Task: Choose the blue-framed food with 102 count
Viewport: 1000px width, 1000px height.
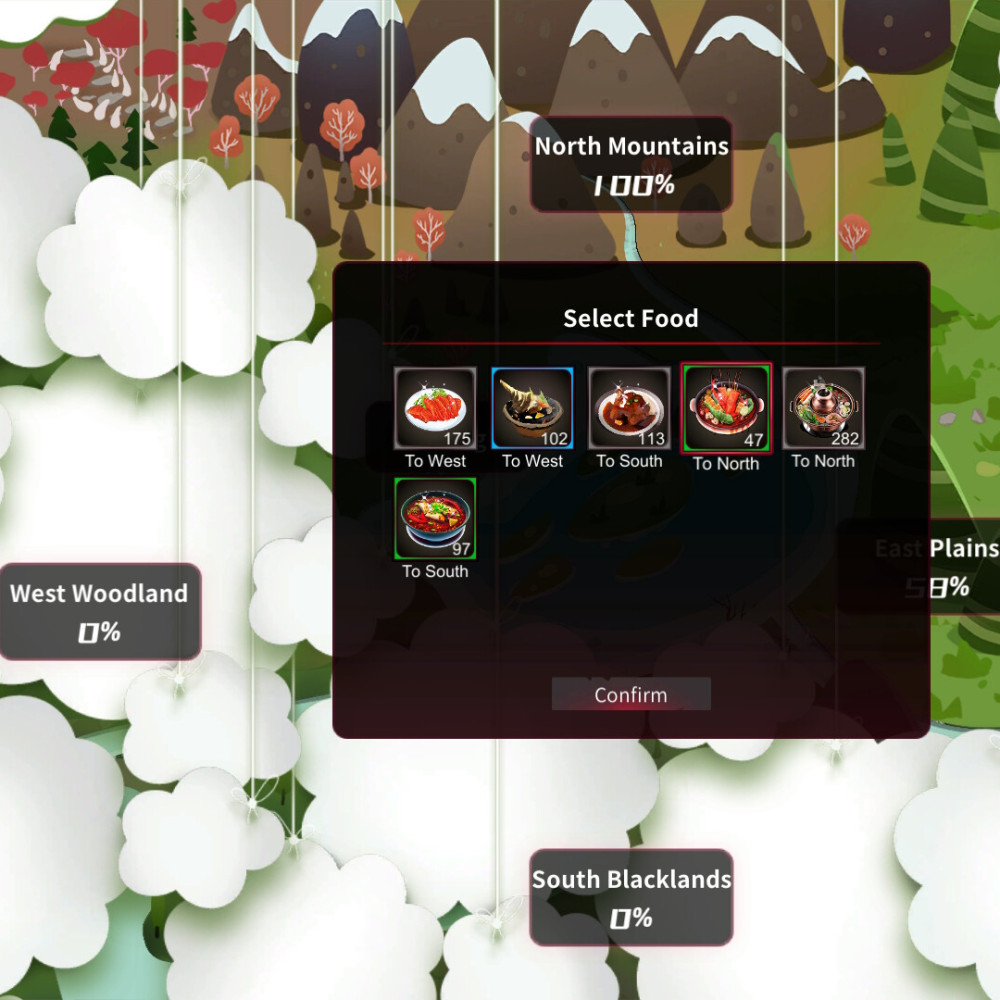Action: coord(532,408)
